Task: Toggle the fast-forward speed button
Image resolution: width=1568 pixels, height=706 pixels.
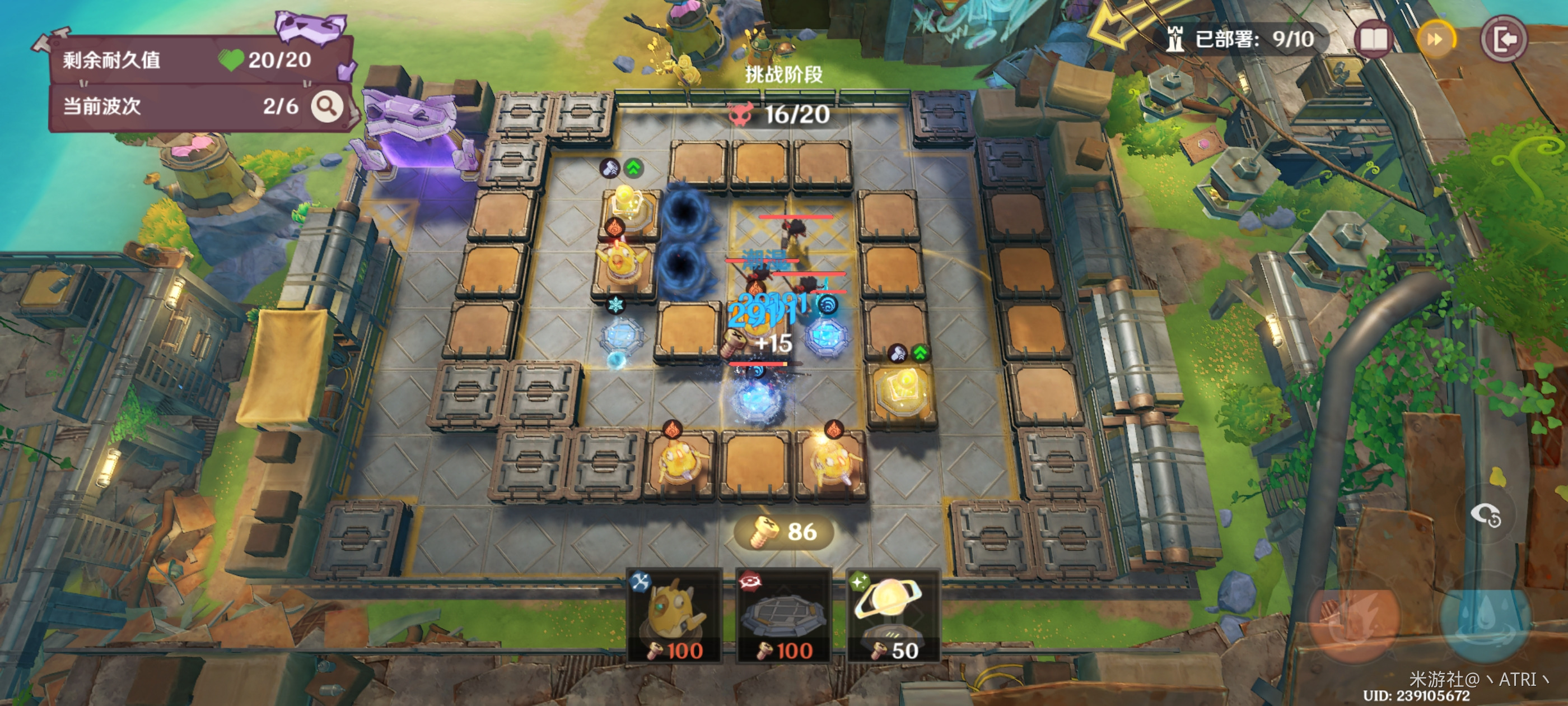Action: (1436, 40)
